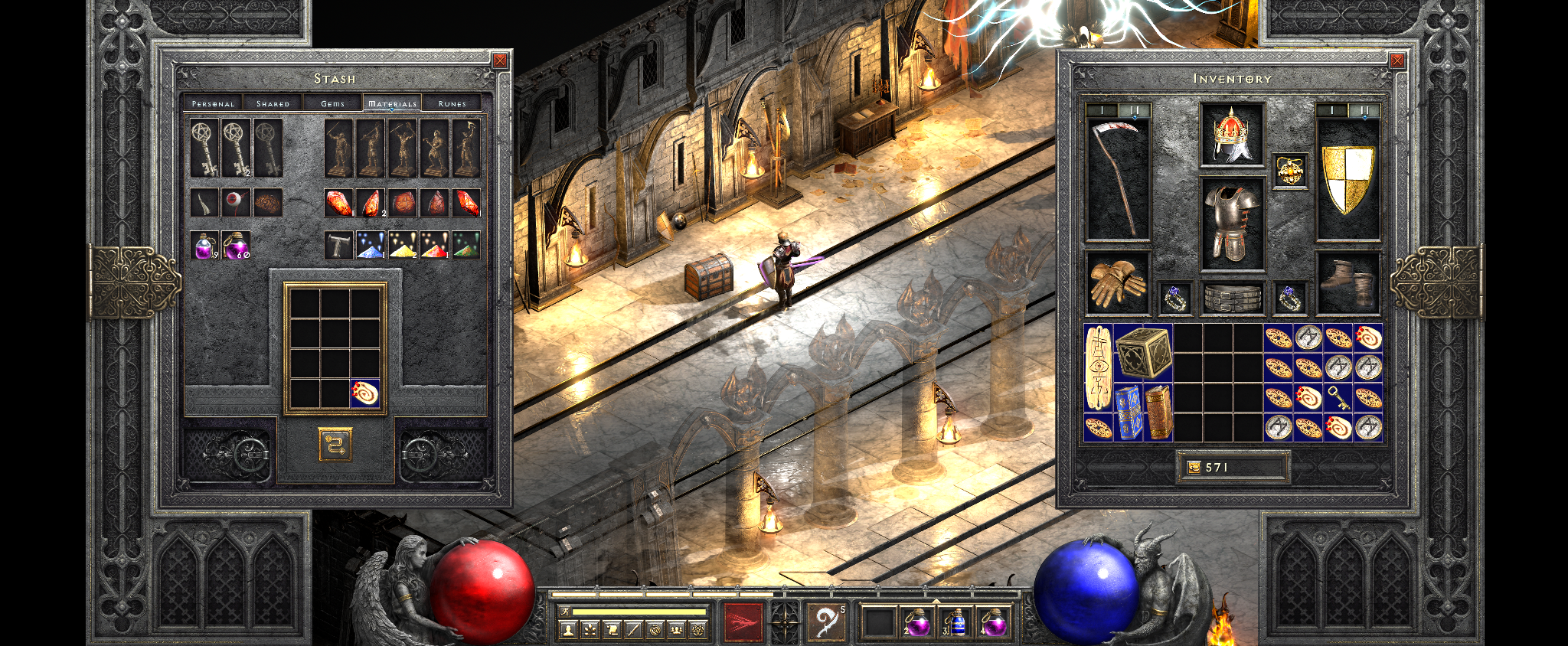This screenshot has height=646, width=1568.
Task: Choose the equipped amulet slot
Action: click(1289, 171)
